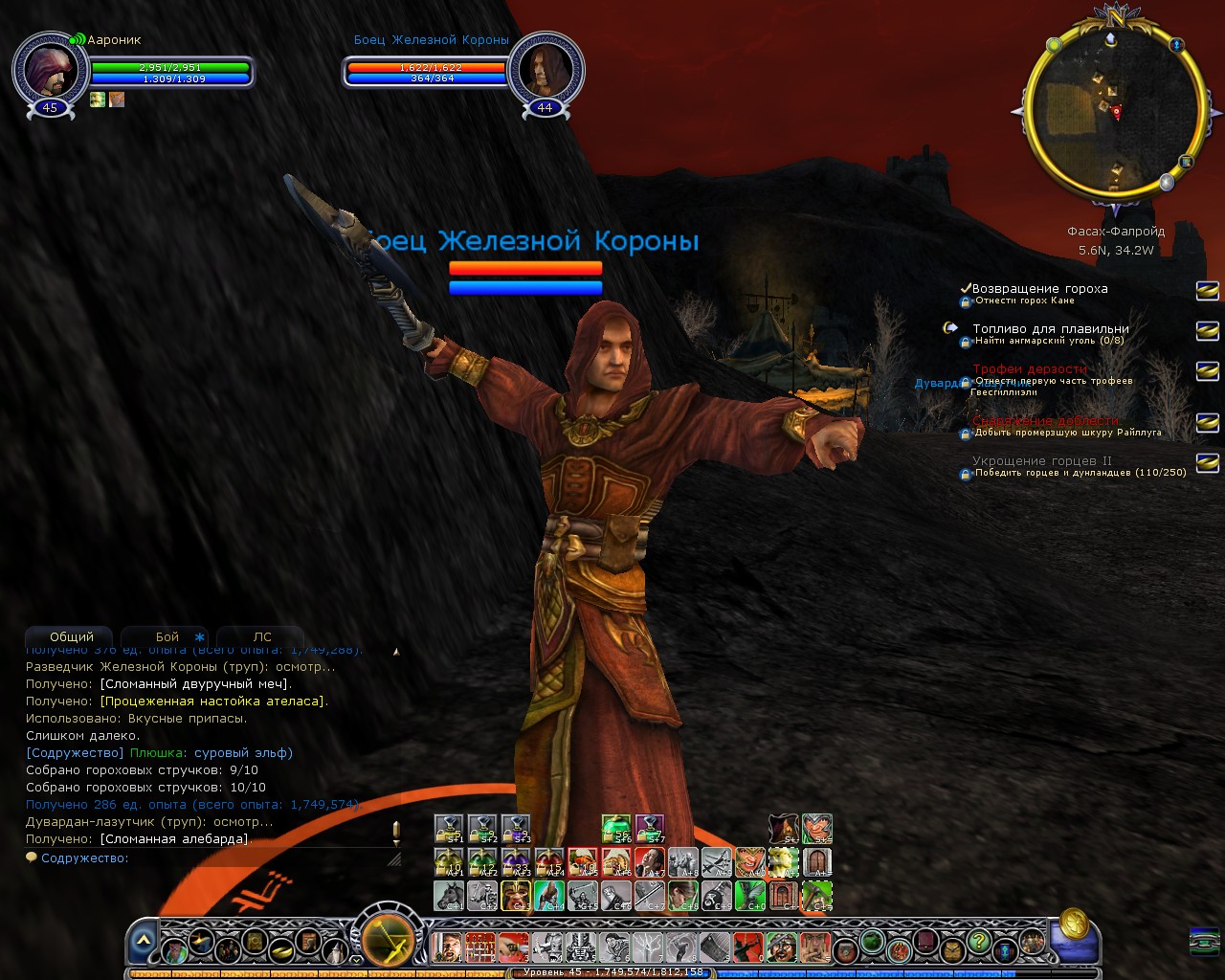Activate the horse mount quickslot
Viewport: 1225px width, 980px height.
click(x=449, y=896)
